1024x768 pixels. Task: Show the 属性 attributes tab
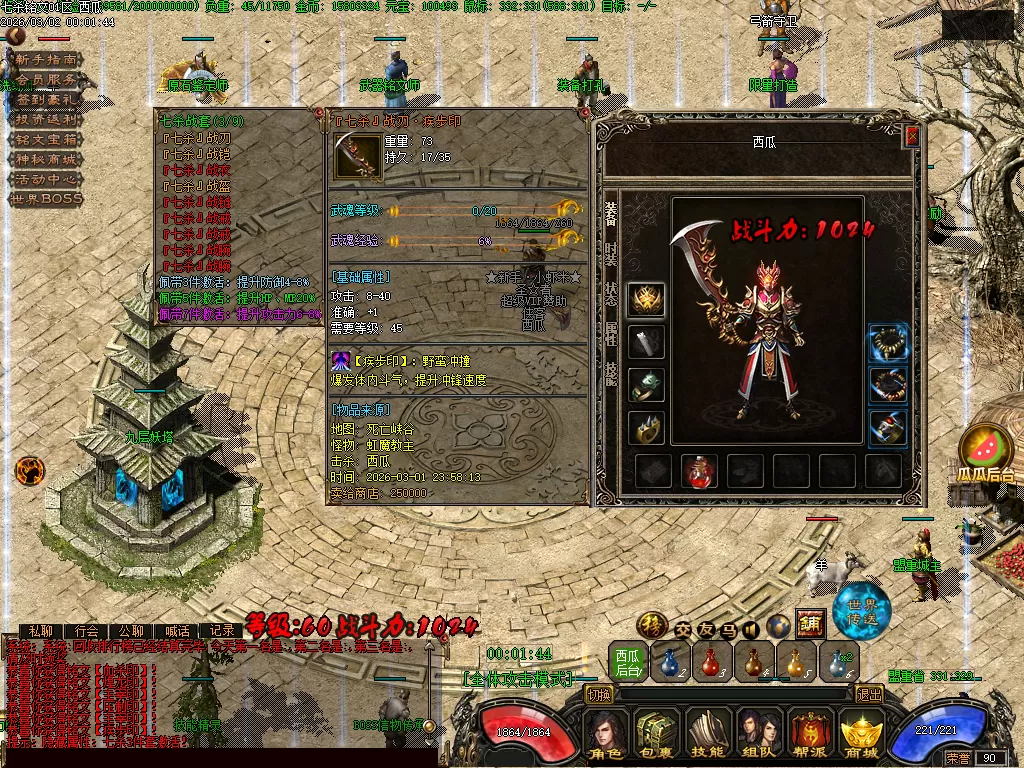pyautogui.click(x=610, y=333)
